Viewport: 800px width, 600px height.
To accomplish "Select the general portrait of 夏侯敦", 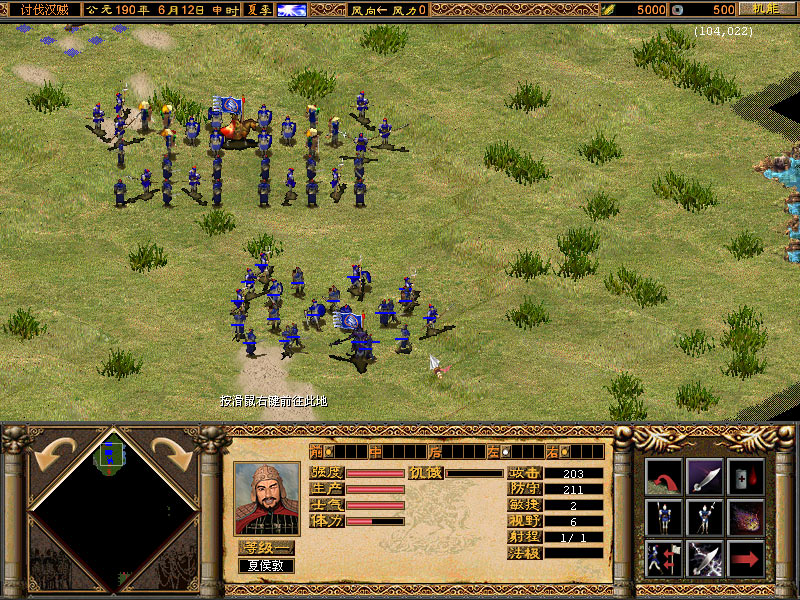I will coord(266,498).
